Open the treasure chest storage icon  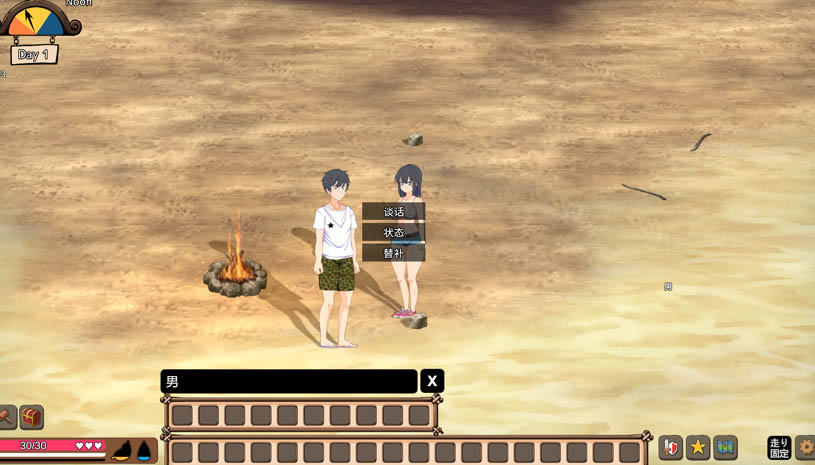point(32,417)
